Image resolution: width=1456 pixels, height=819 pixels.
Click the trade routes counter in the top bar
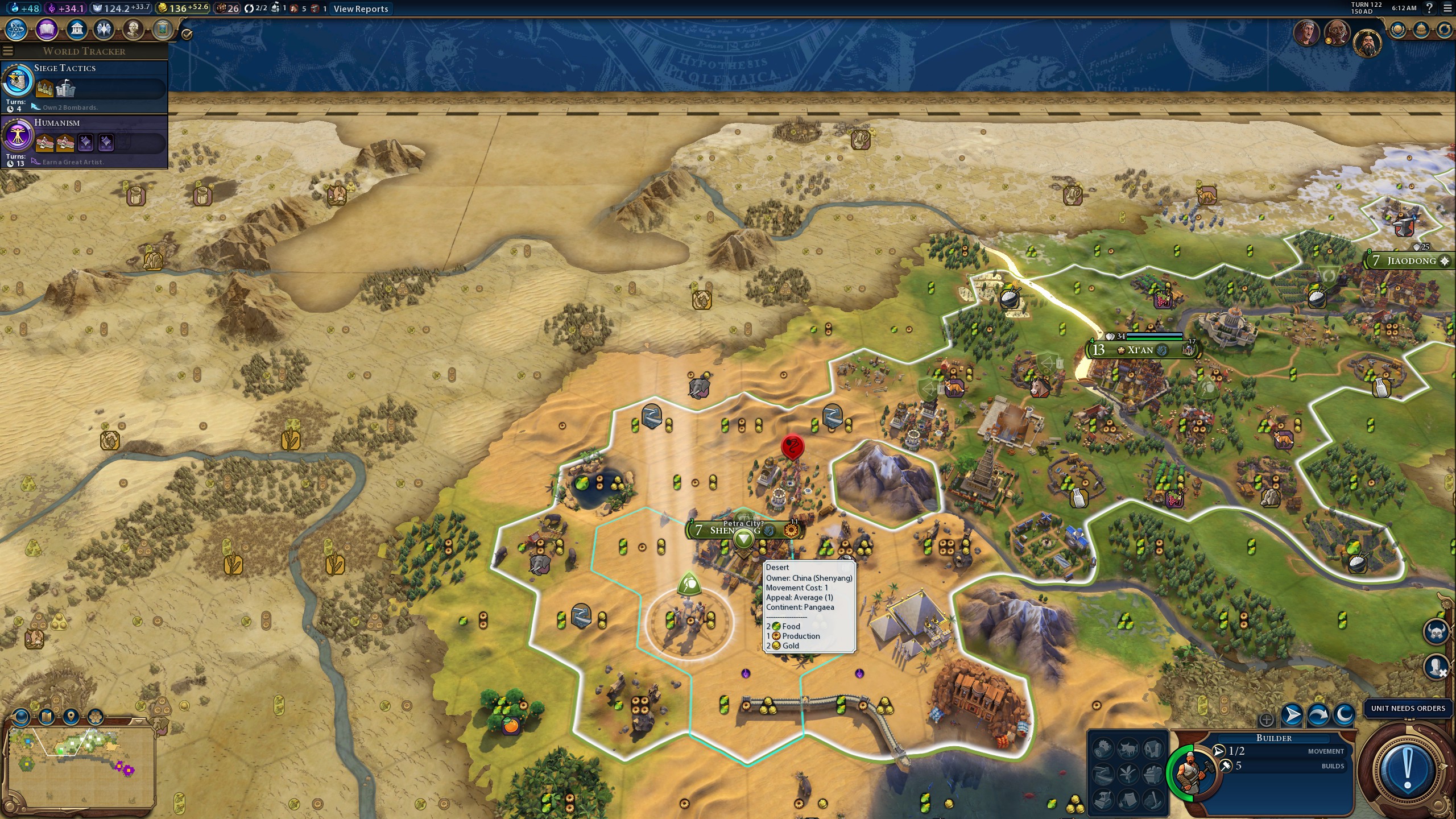pos(254,9)
